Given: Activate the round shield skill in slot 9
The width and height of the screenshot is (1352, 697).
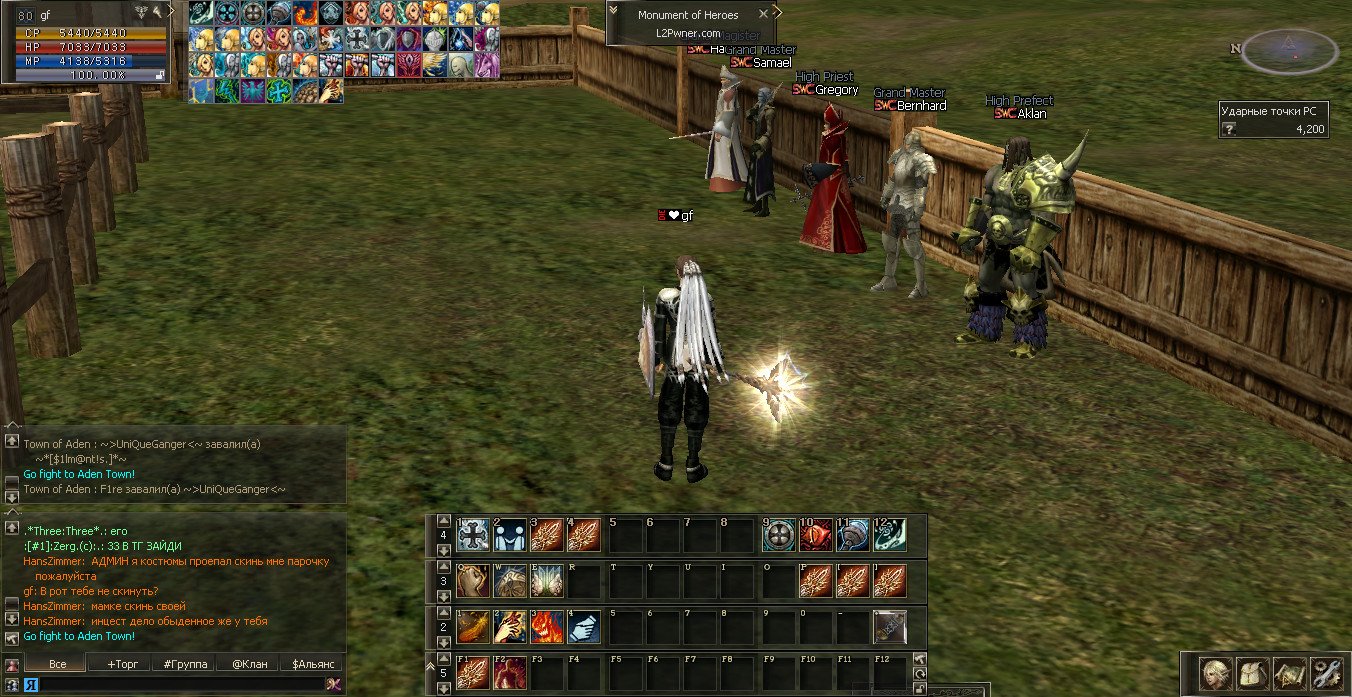Looking at the screenshot, I should click(779, 535).
